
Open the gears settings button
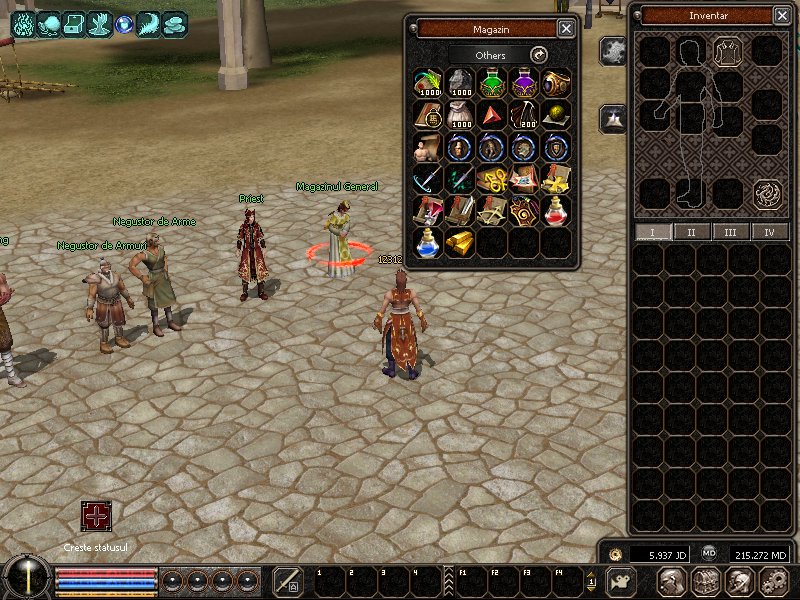click(774, 581)
